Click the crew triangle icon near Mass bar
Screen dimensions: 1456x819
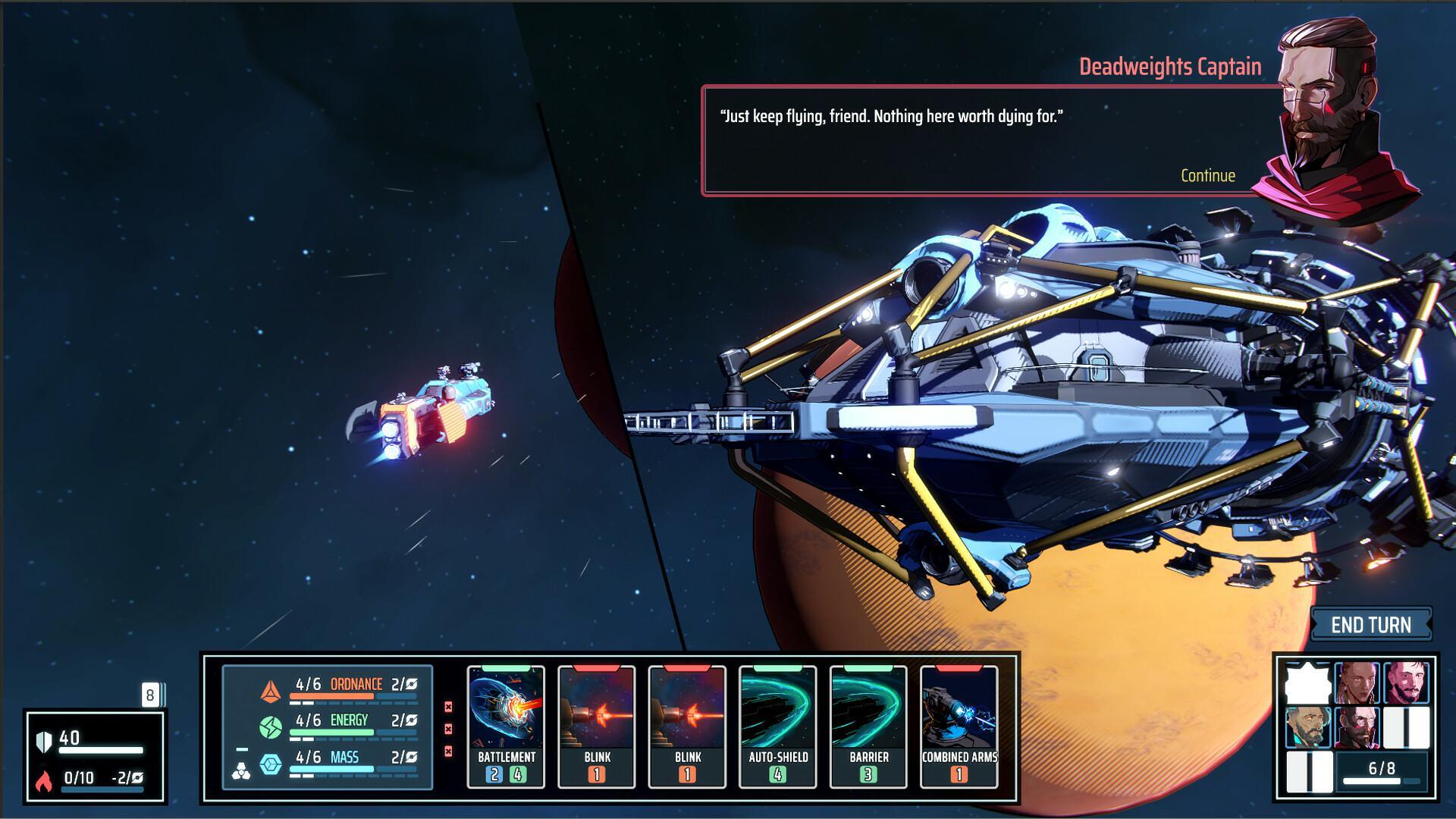click(242, 770)
